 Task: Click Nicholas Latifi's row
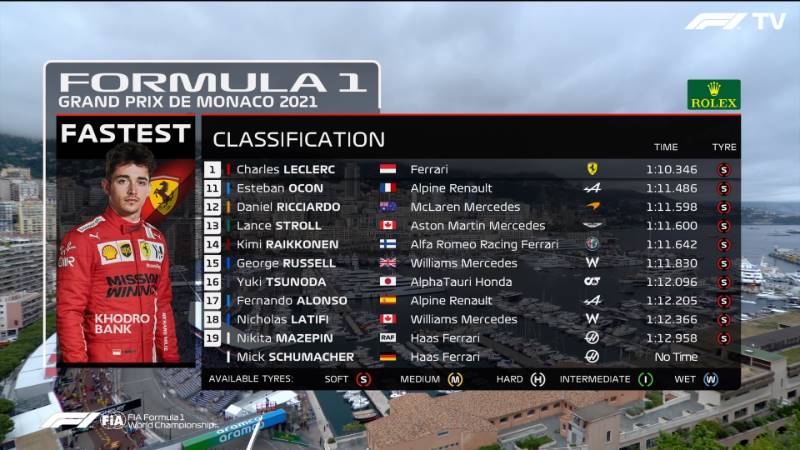[470, 319]
